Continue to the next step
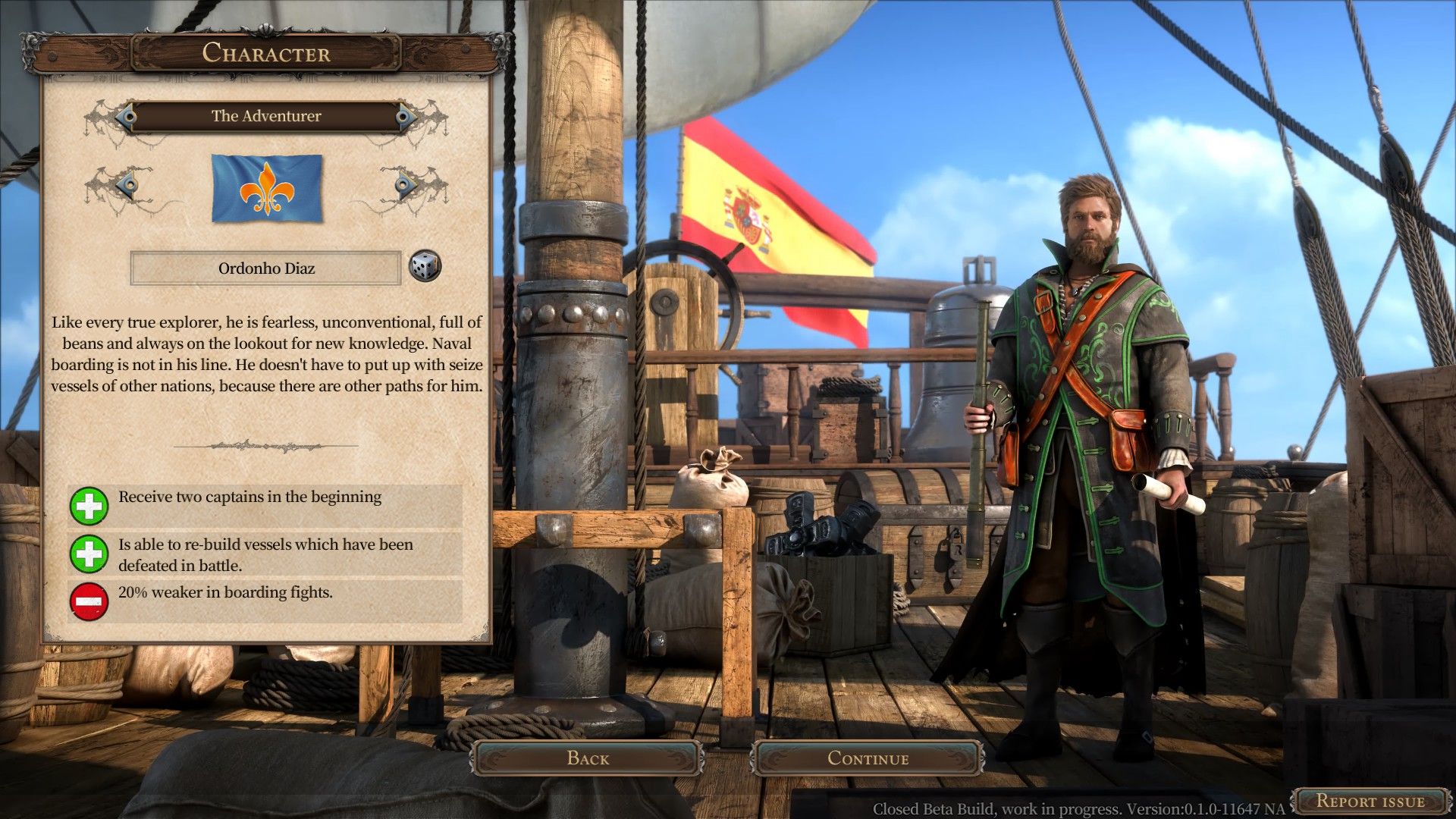 tap(868, 758)
